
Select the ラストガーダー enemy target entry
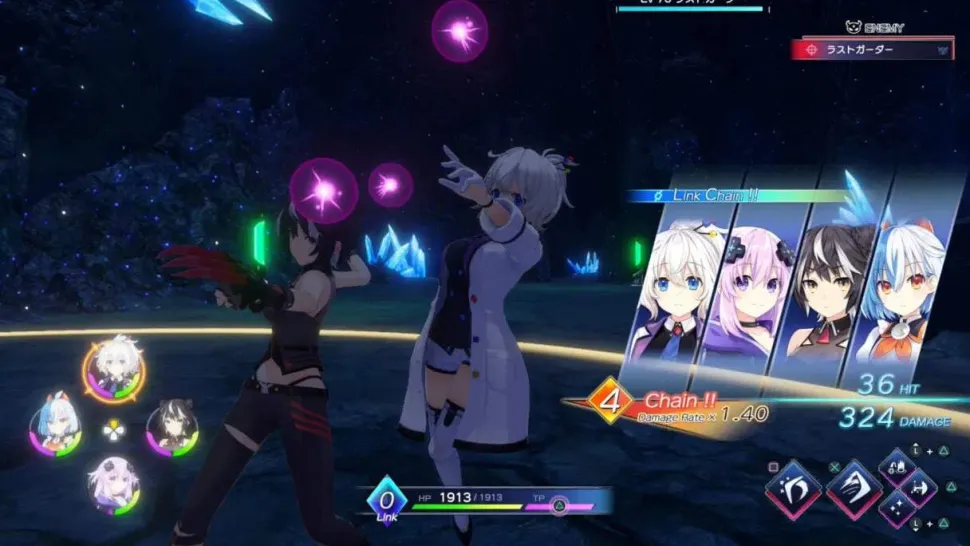[871, 48]
